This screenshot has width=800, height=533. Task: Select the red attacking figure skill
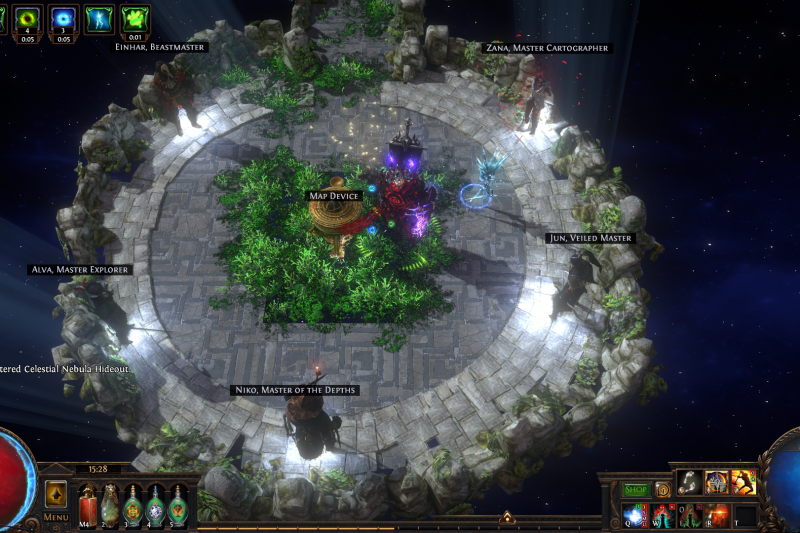(743, 482)
